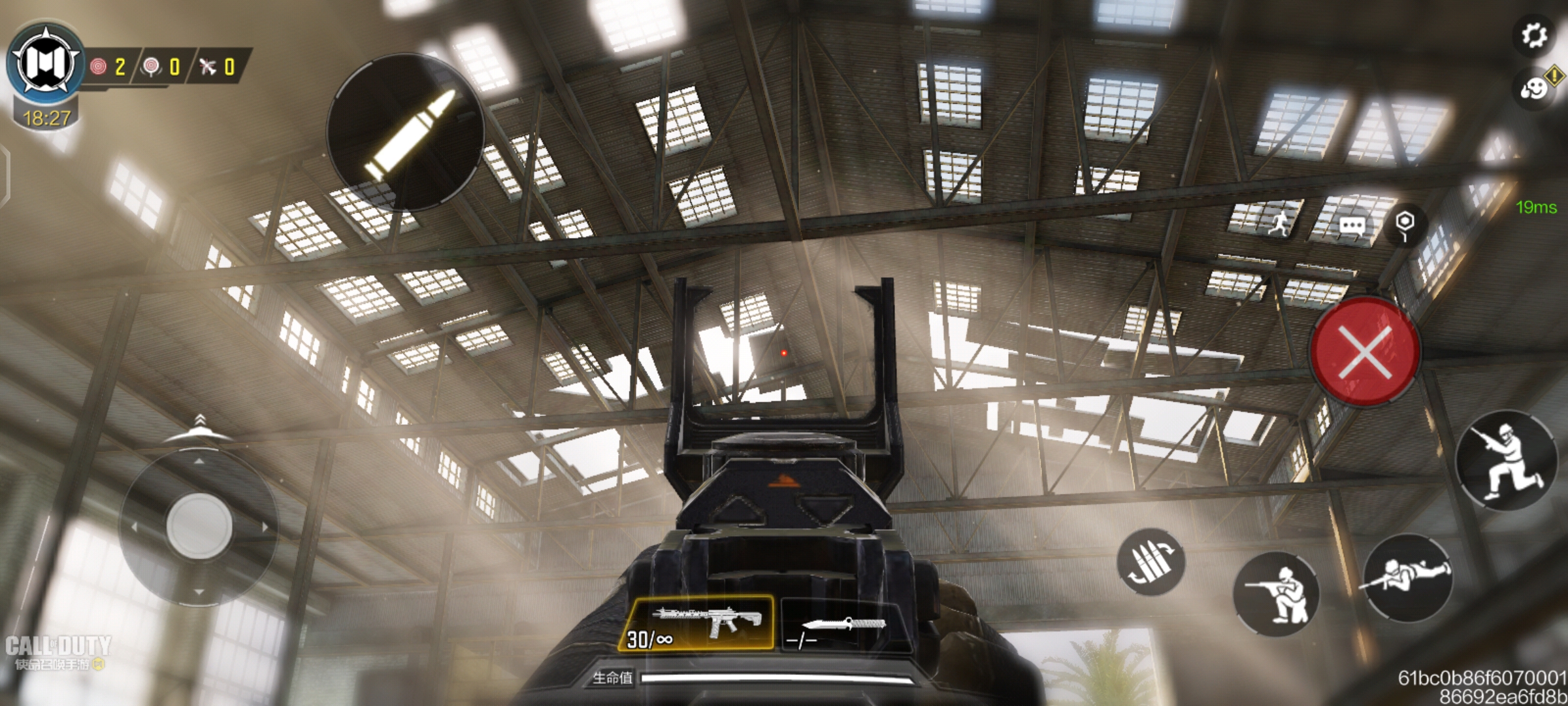Fire using the bullet button
This screenshot has height=706, width=1568.
coord(406,133)
